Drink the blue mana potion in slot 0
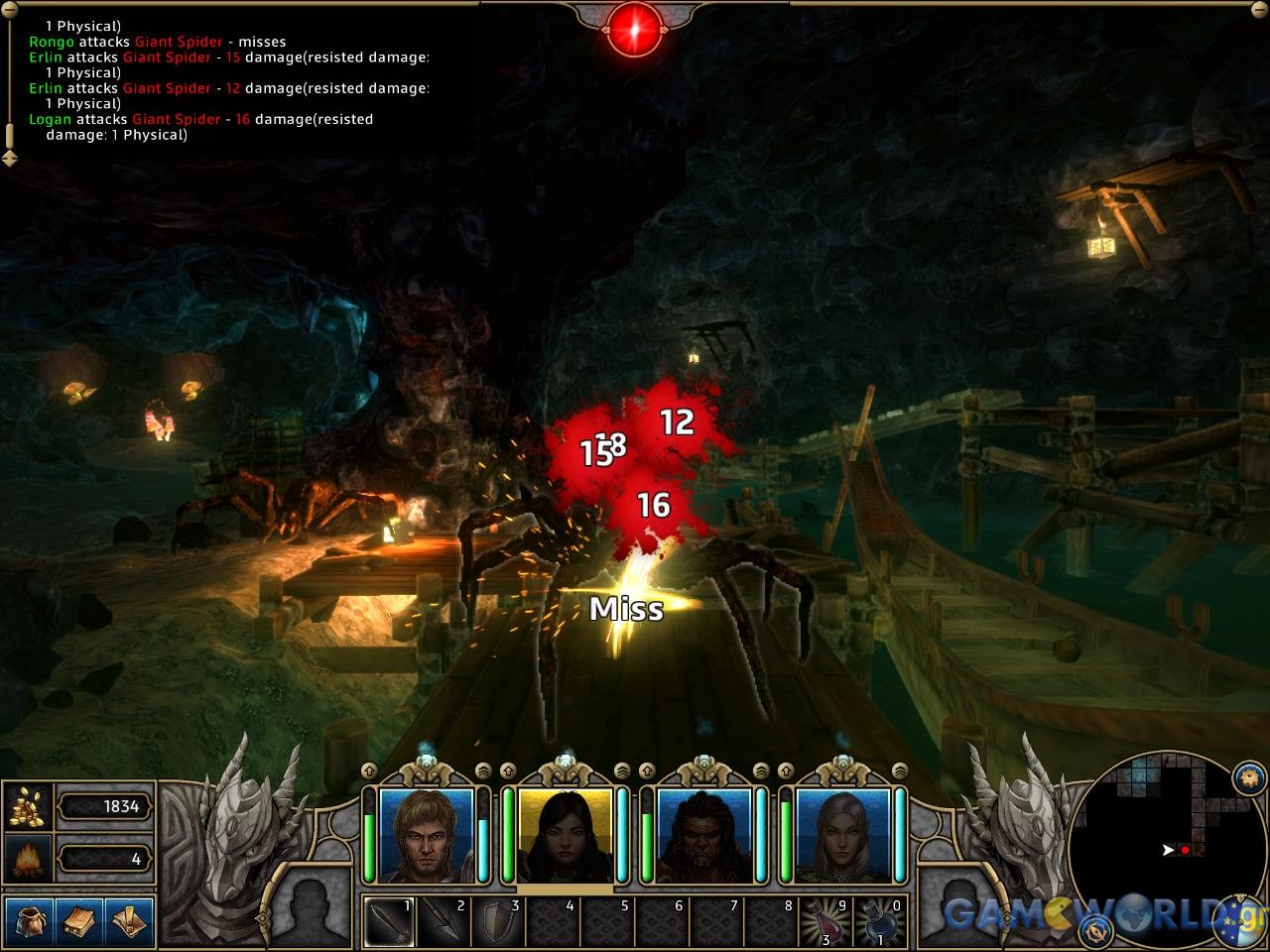1270x952 pixels. point(880,922)
